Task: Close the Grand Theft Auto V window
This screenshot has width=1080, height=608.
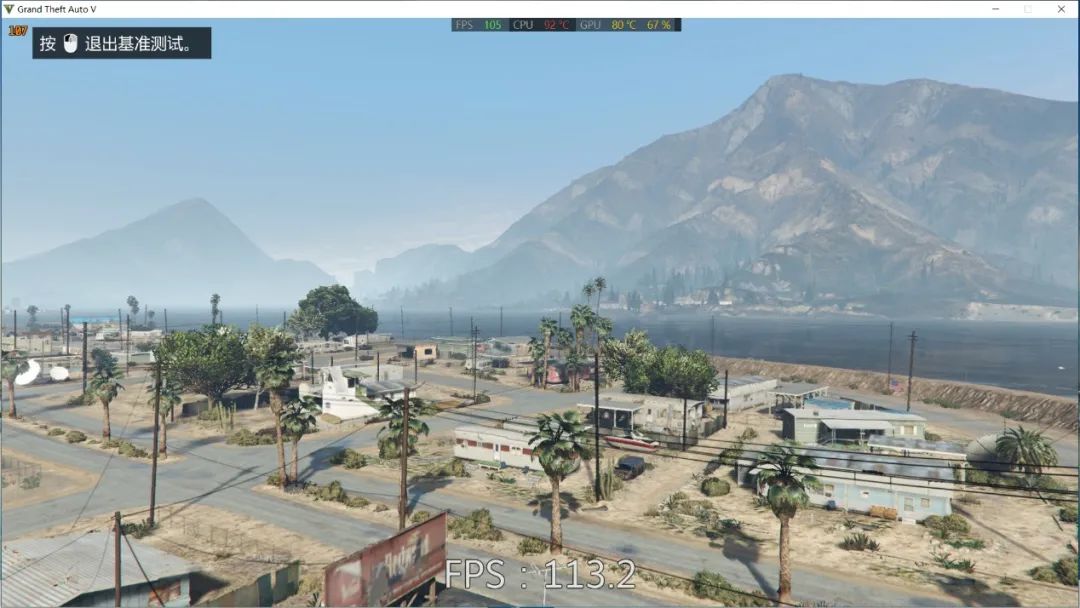Action: (1061, 9)
